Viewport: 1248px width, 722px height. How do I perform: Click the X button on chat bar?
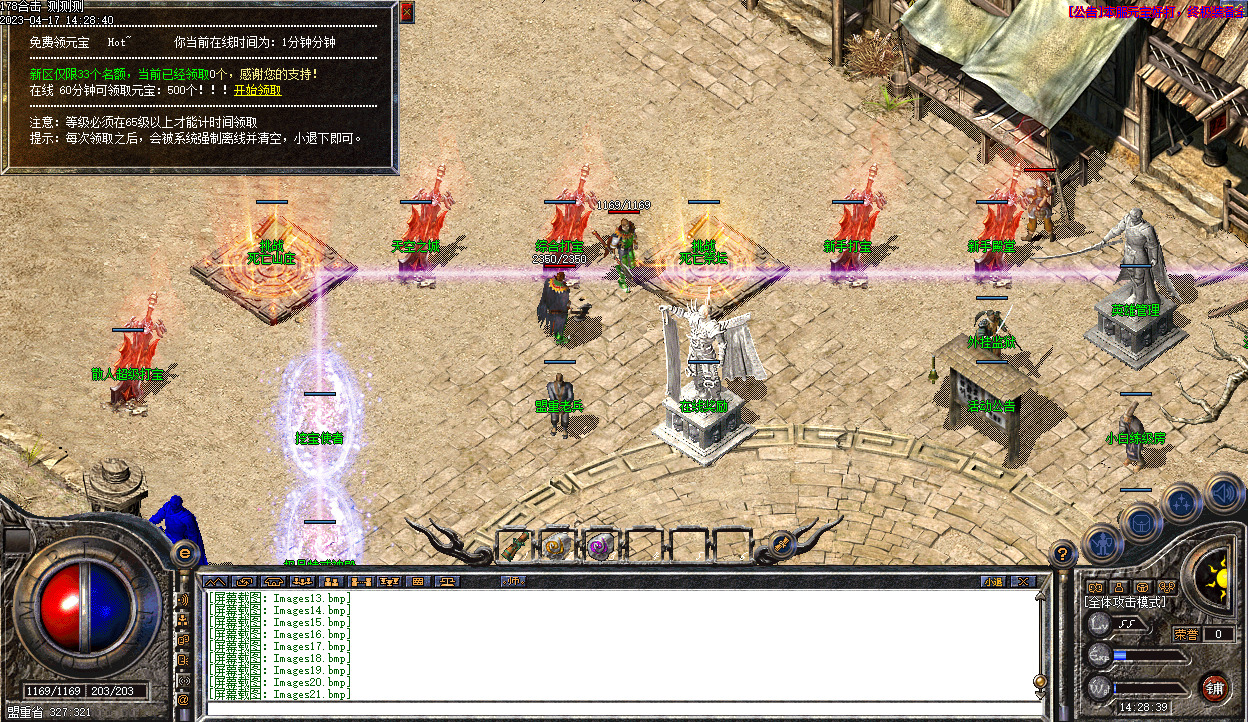[1023, 581]
